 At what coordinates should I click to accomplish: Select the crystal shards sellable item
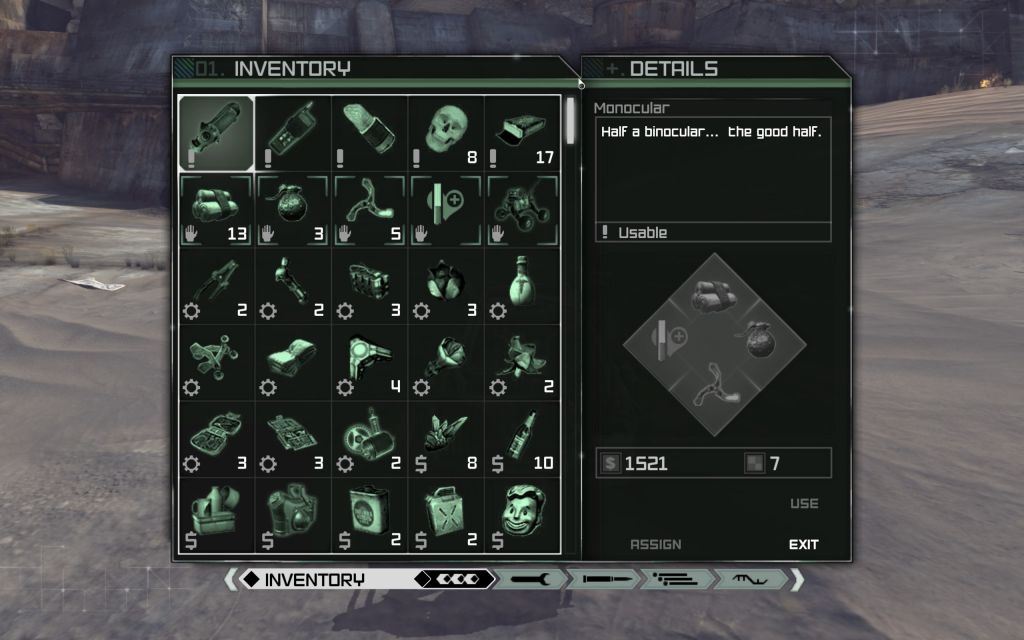click(x=445, y=440)
